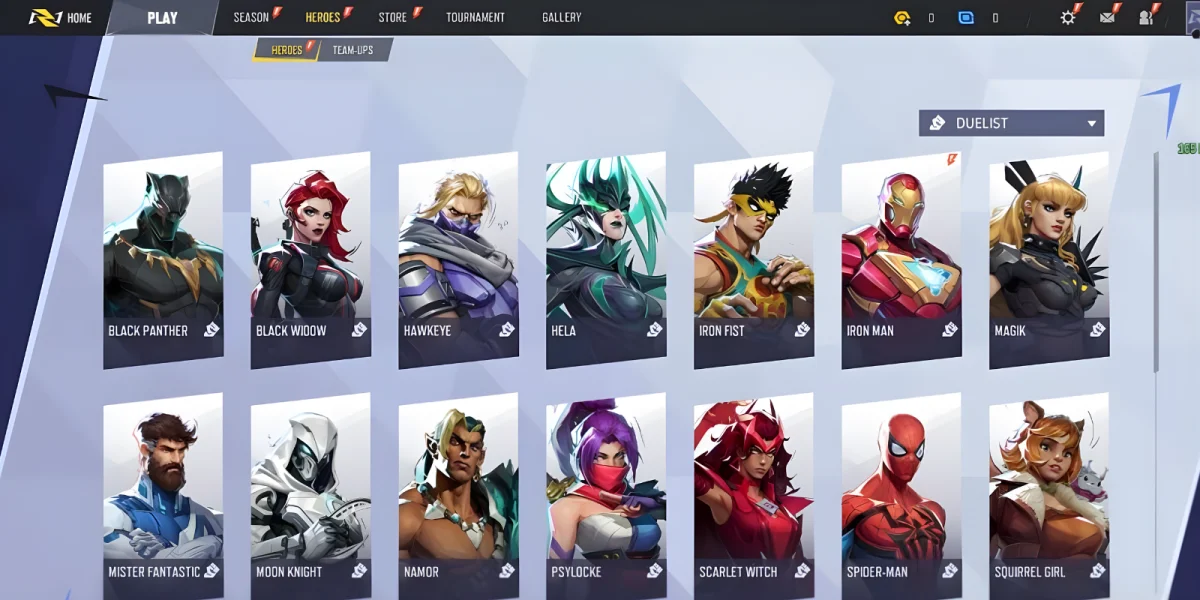This screenshot has width=1200, height=600.
Task: Open the Store
Action: coord(393,17)
